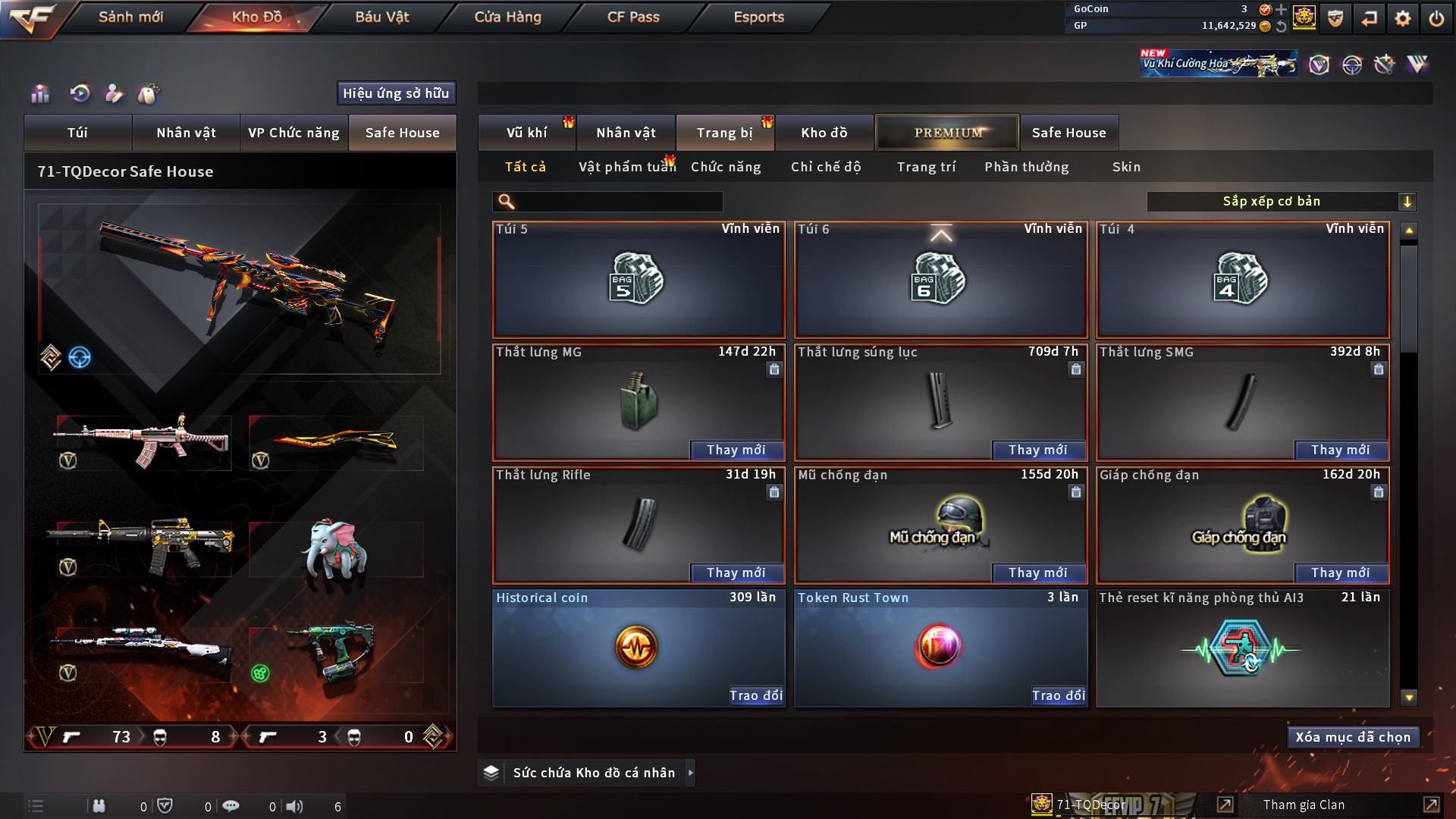The image size is (1456, 819).
Task: Open the Cửa Hàng shop
Action: point(507,17)
